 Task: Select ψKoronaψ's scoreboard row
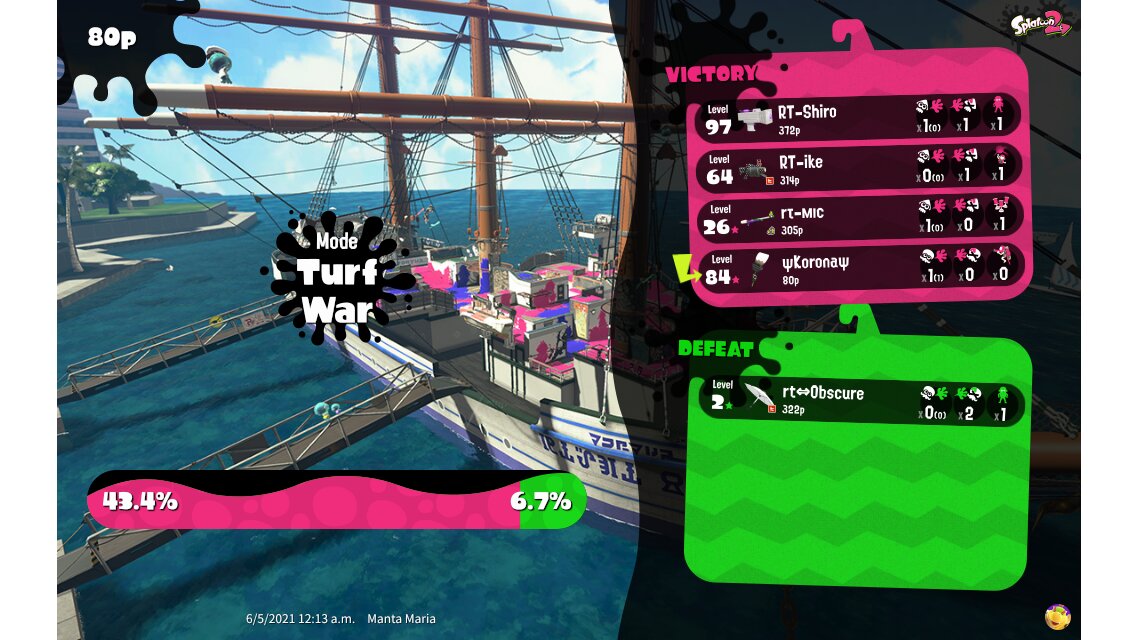coord(860,268)
